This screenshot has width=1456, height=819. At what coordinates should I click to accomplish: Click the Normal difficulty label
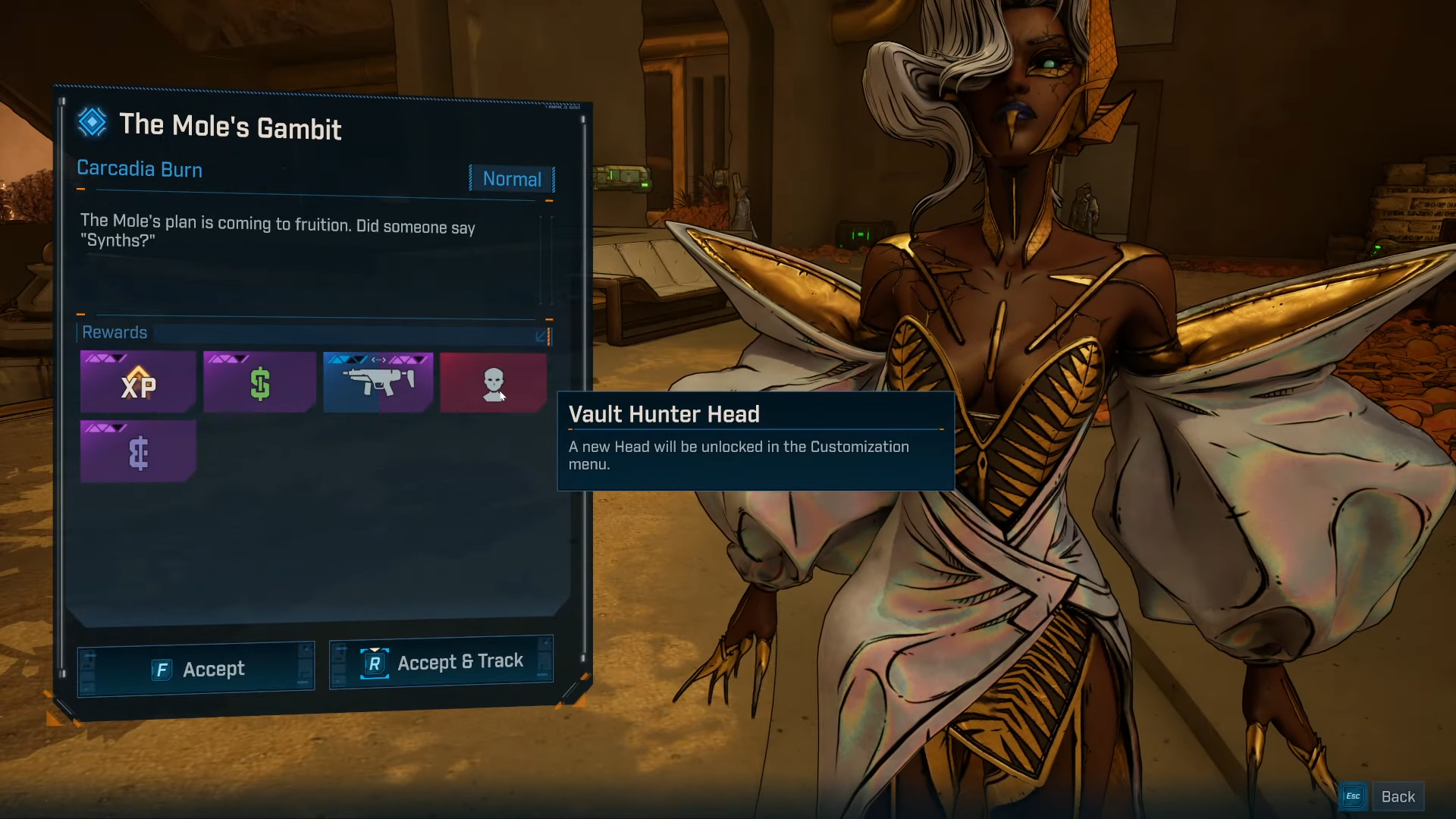(x=512, y=179)
